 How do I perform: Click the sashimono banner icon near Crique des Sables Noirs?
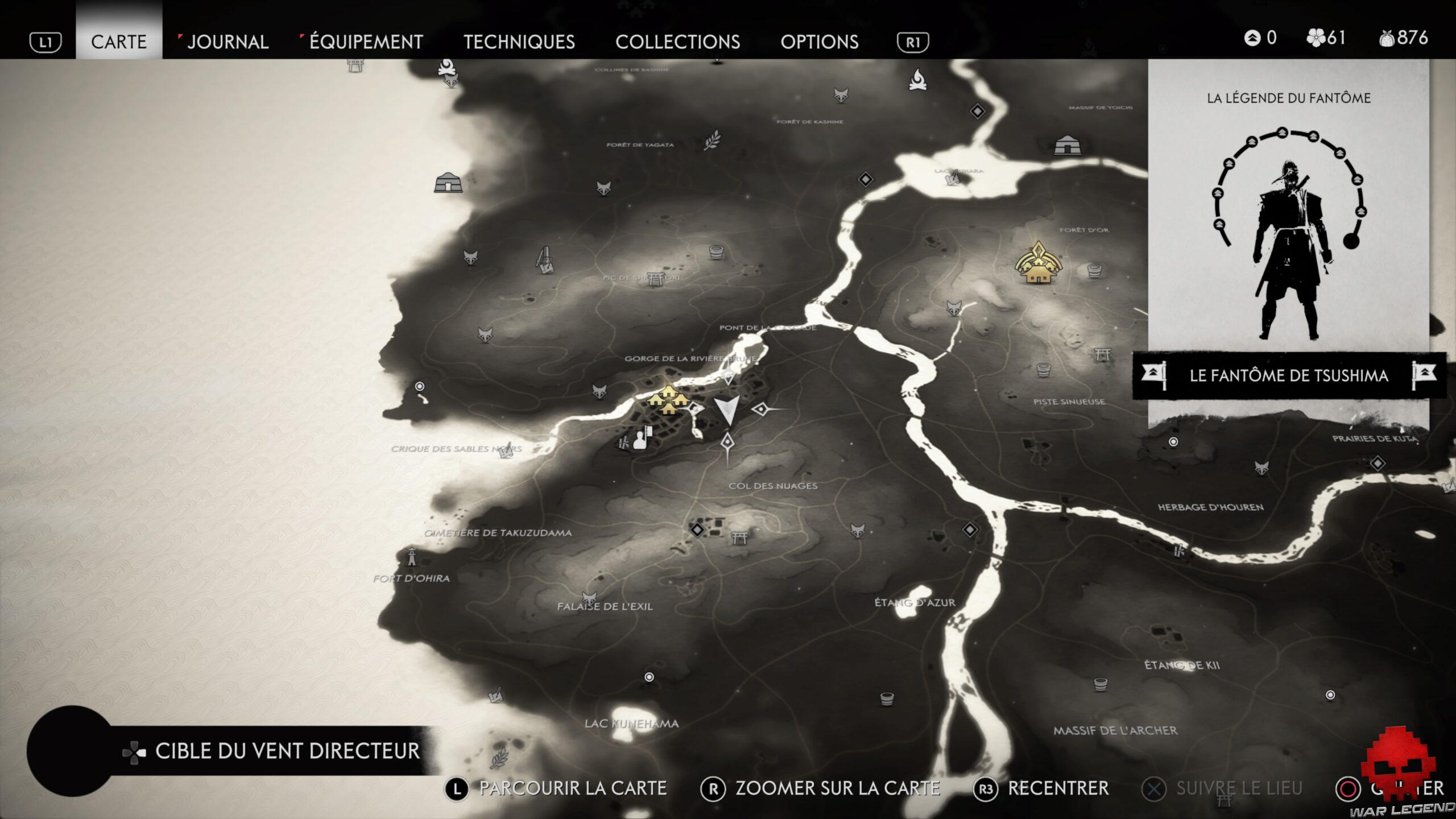pyautogui.click(x=639, y=440)
